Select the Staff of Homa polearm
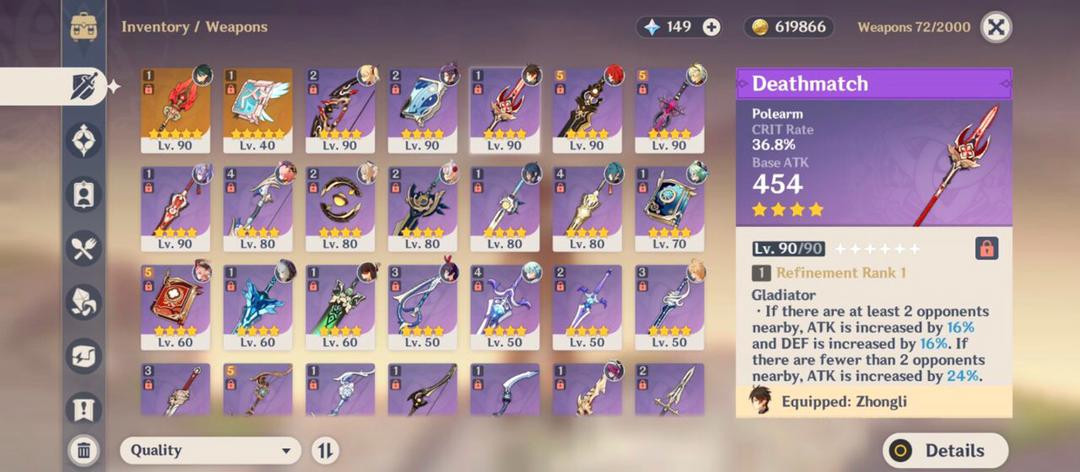 pos(175,110)
